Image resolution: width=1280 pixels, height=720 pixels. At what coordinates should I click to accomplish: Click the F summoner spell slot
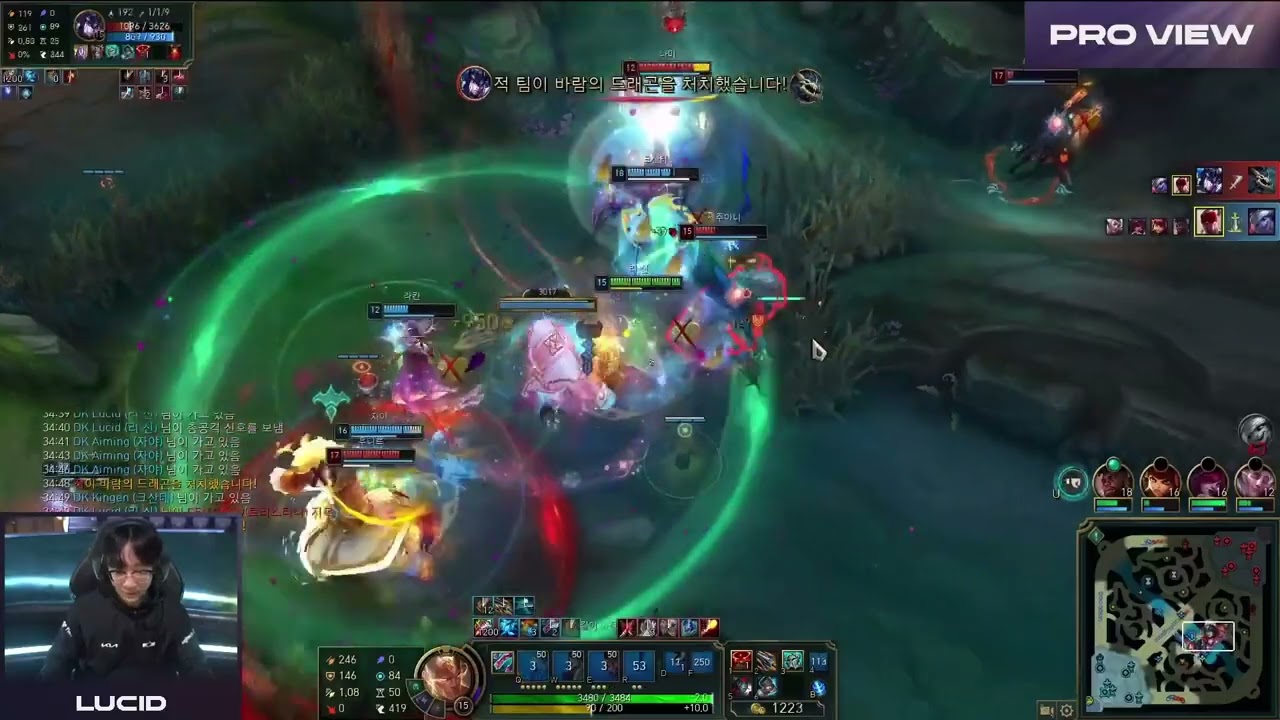pyautogui.click(x=701, y=663)
